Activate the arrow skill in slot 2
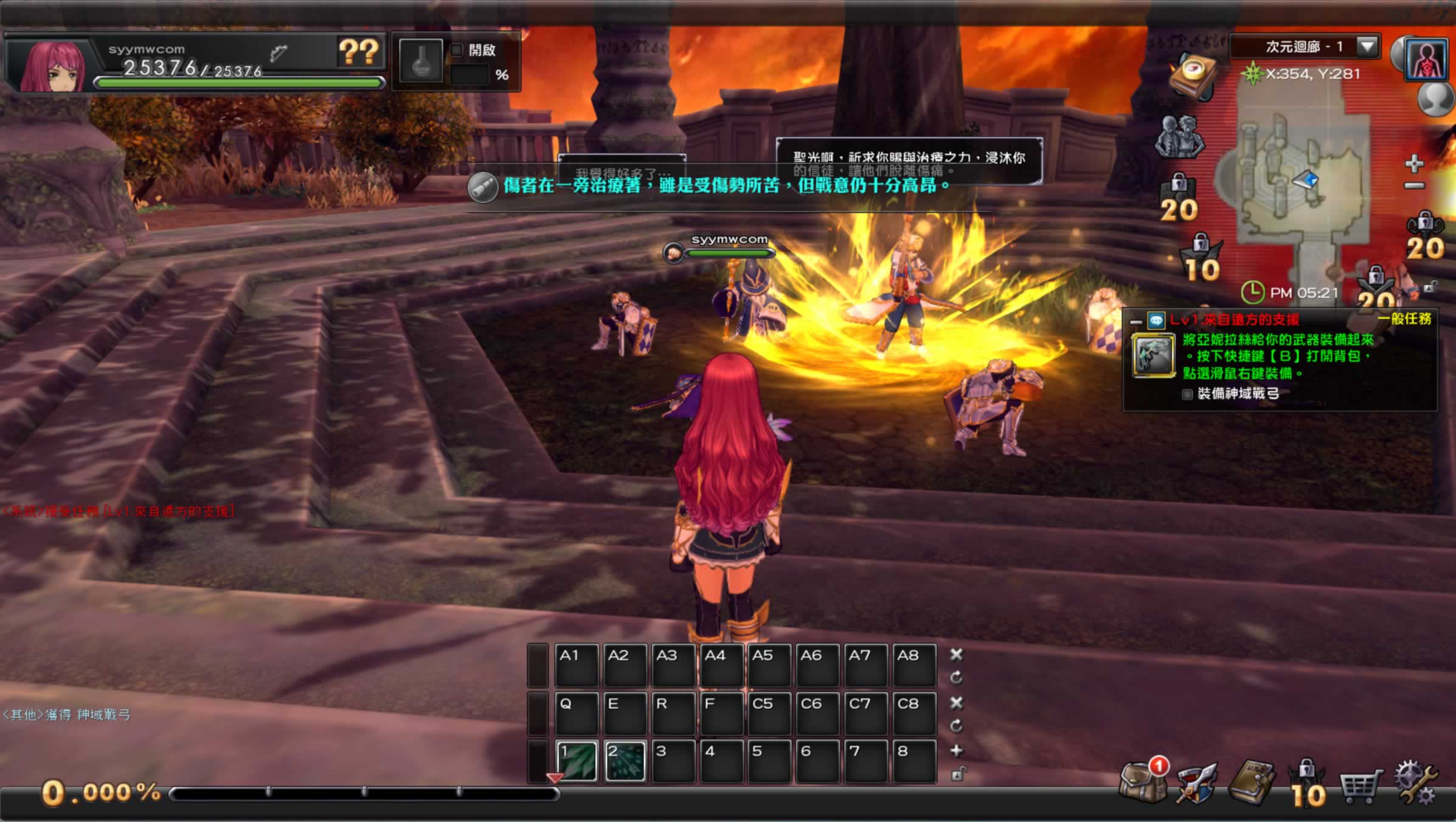This screenshot has width=1456, height=822. point(625,761)
